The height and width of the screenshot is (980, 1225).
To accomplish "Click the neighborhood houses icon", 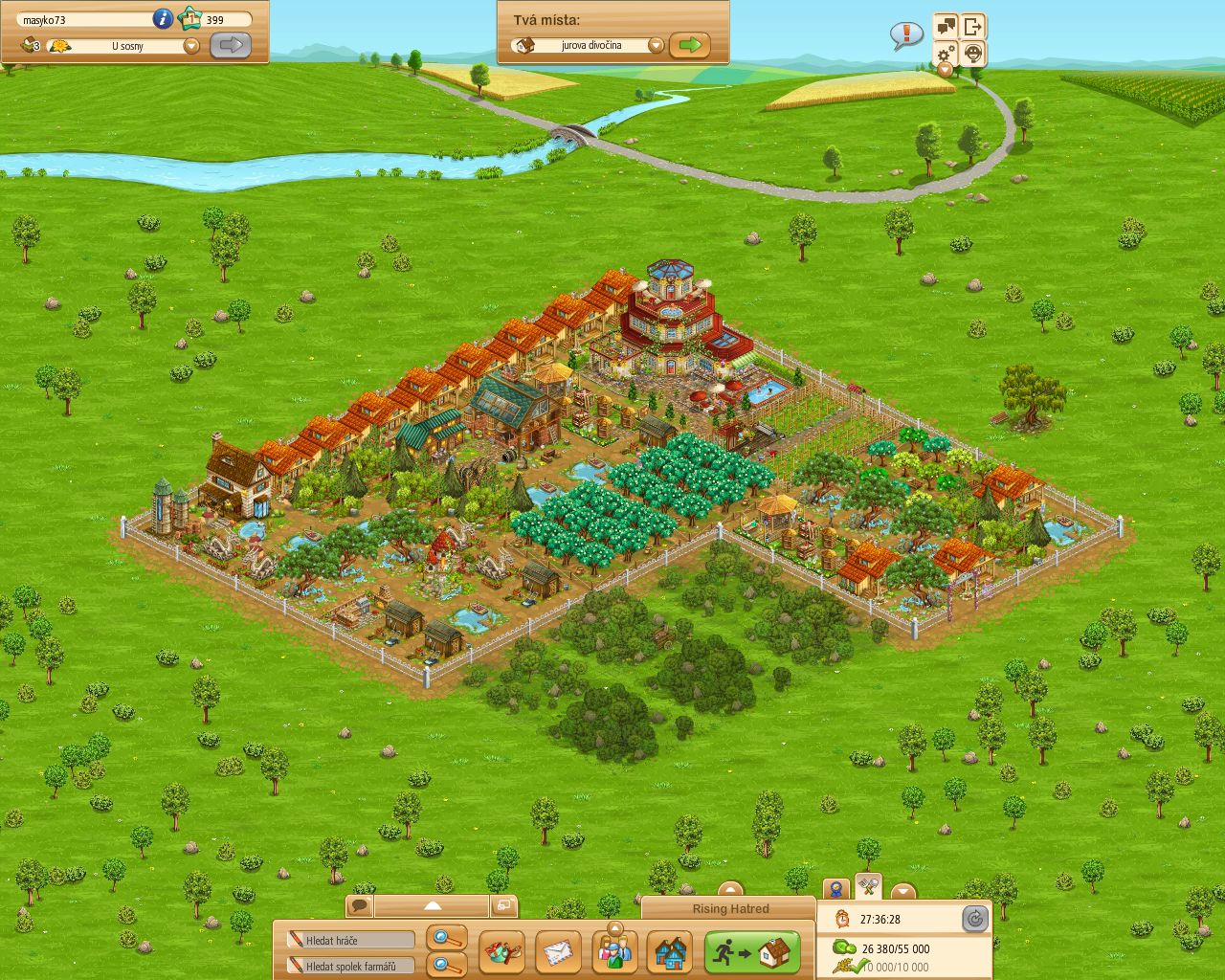I will [x=671, y=951].
